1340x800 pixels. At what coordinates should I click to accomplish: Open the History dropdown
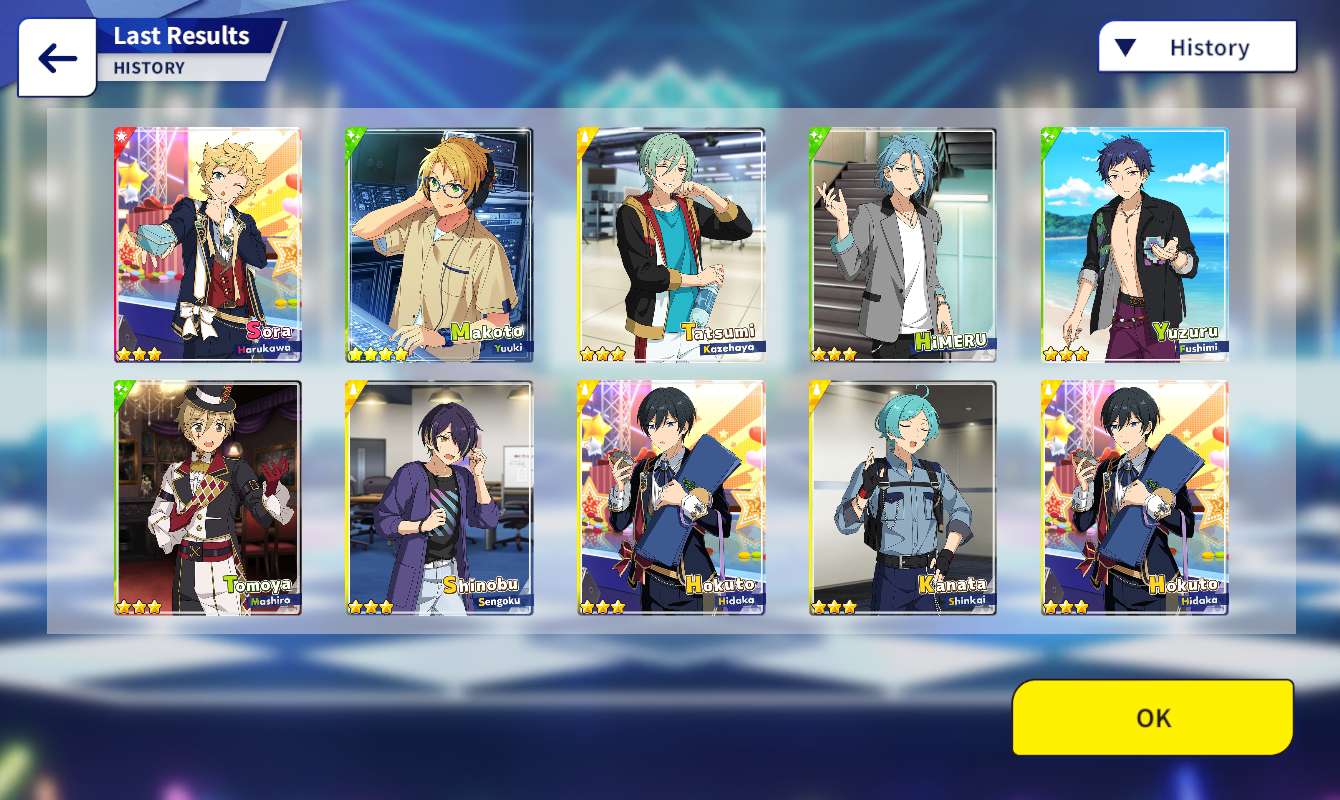(x=1197, y=47)
